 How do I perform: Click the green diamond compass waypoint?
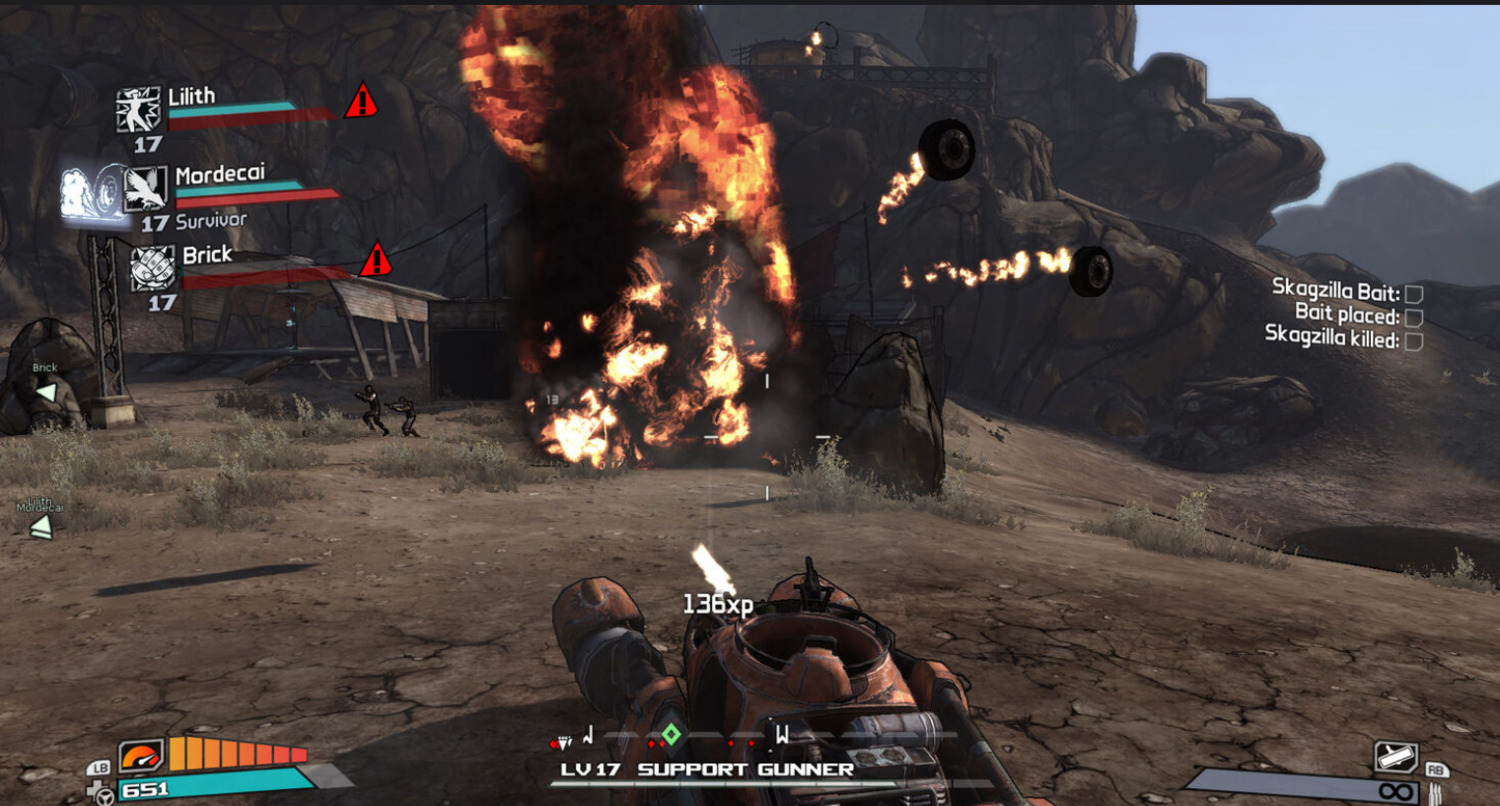pyautogui.click(x=671, y=736)
